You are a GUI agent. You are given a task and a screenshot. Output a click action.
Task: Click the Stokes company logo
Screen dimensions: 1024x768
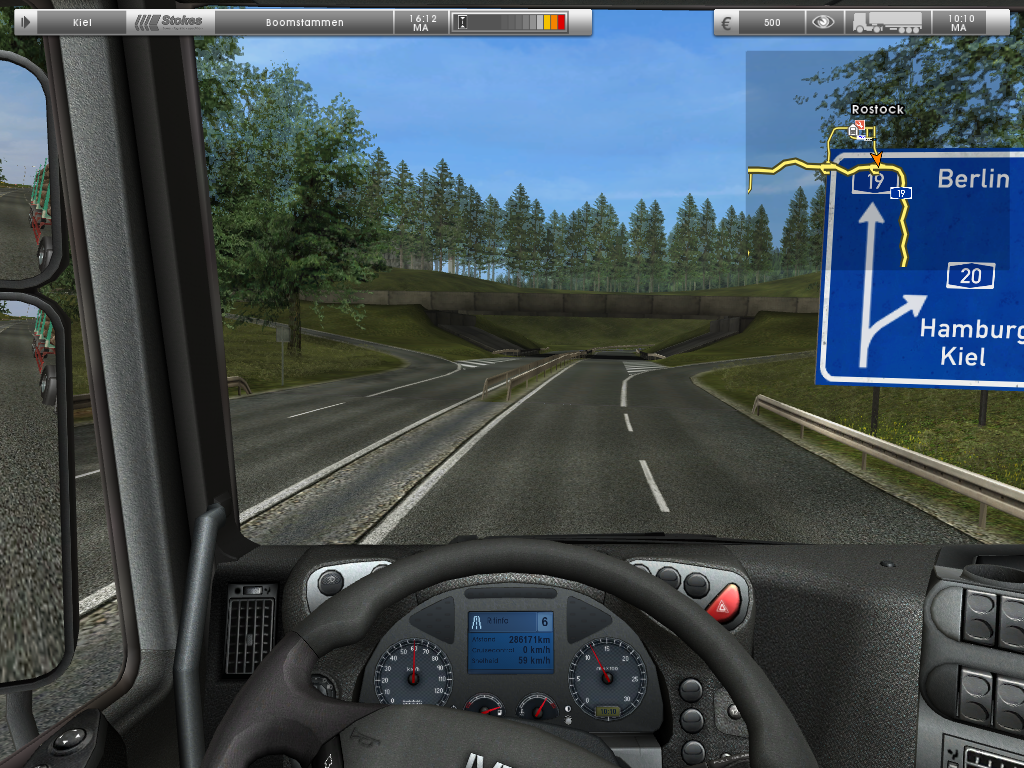170,22
